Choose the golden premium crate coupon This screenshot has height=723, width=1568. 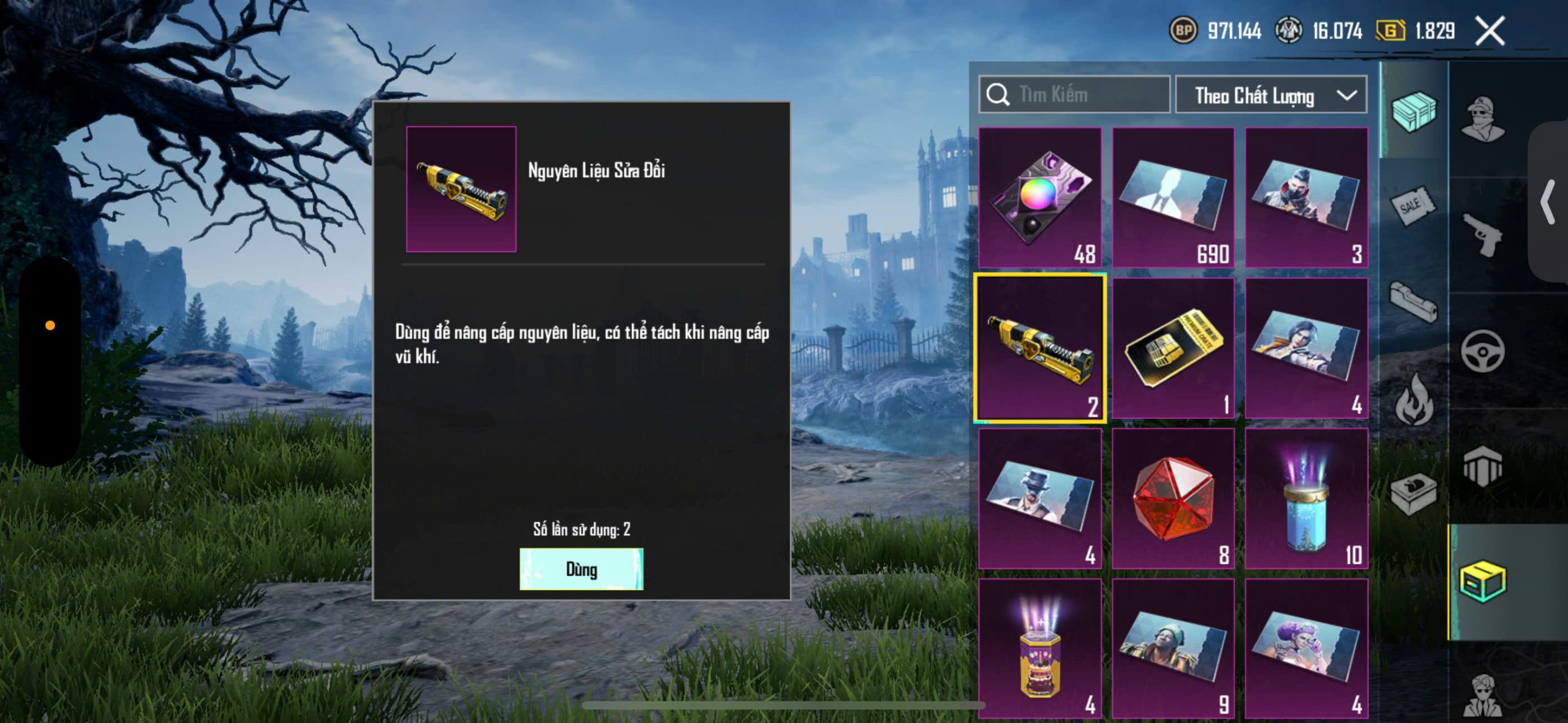1173,348
